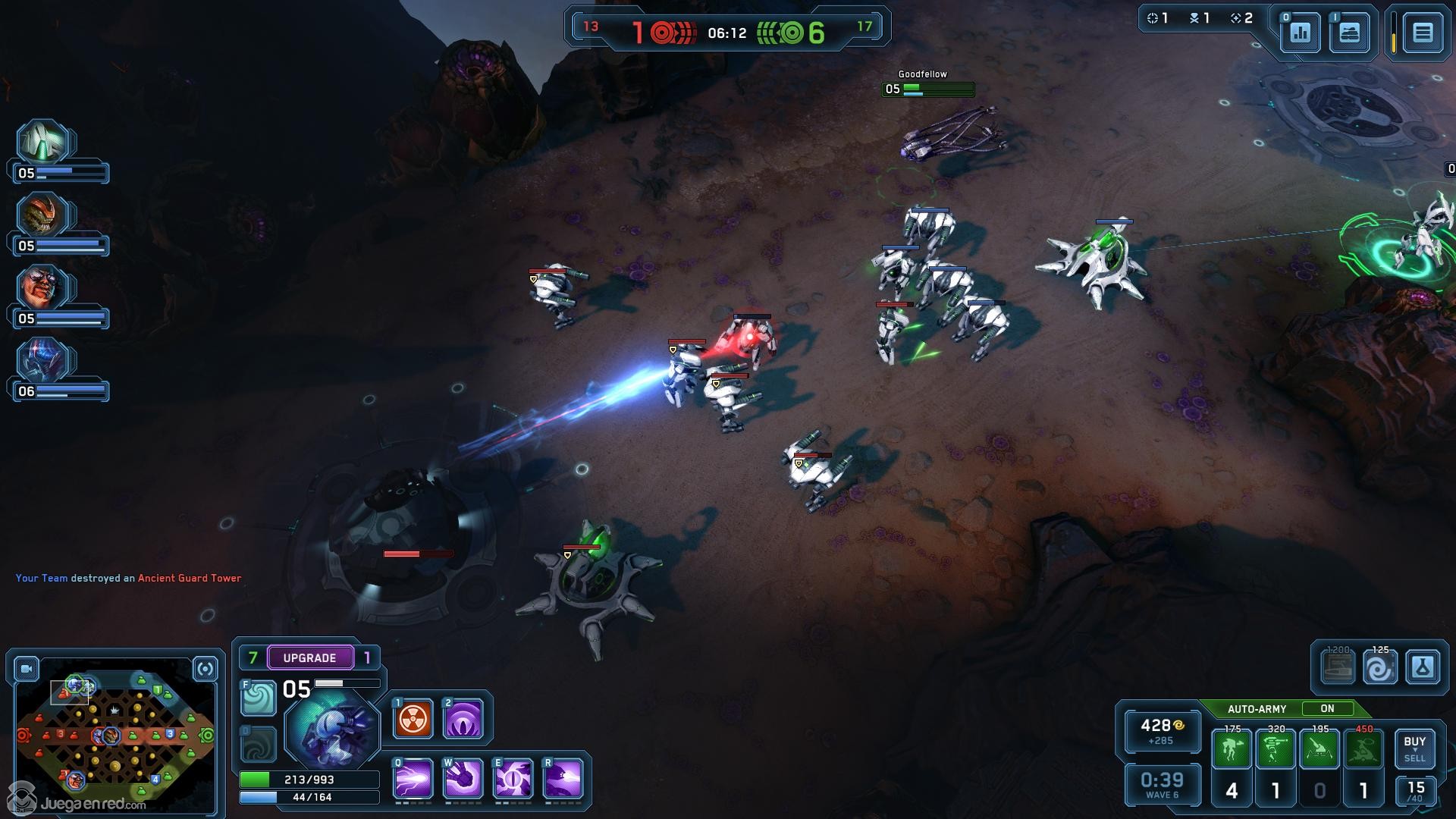Image resolution: width=1456 pixels, height=819 pixels.
Task: Buy the 320-cost gunner mech unit
Action: (1276, 748)
